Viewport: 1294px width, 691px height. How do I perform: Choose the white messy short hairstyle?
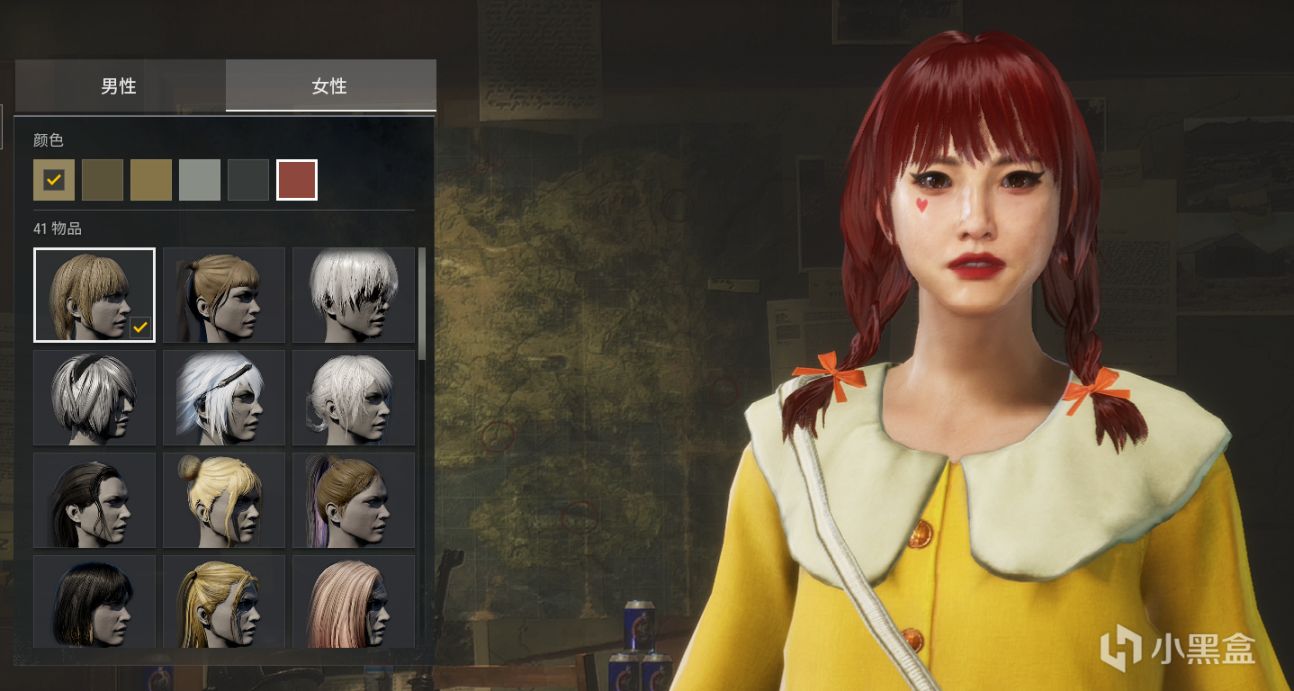tap(353, 295)
